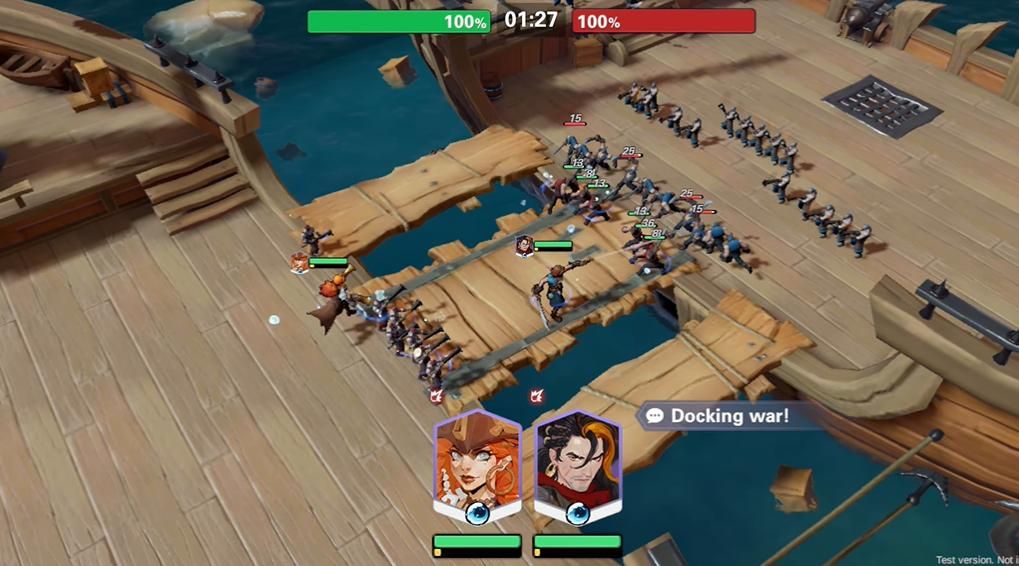Open the "Docking war!" chat bubble

tap(719, 416)
